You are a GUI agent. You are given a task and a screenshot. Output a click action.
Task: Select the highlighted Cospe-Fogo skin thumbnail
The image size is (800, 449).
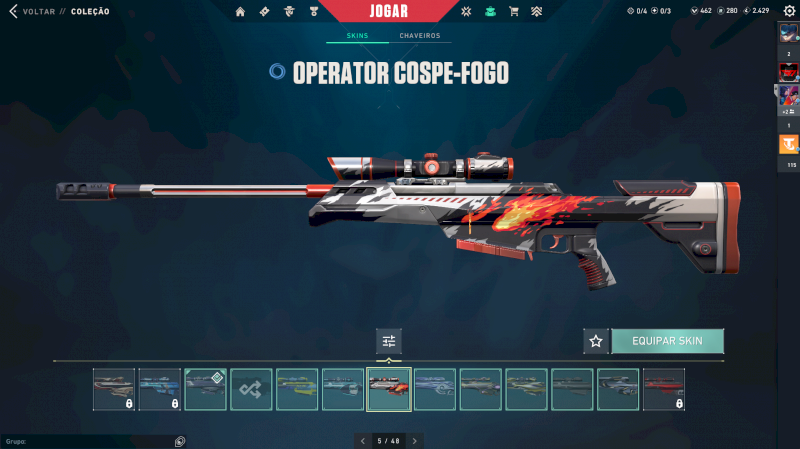[x=389, y=389]
